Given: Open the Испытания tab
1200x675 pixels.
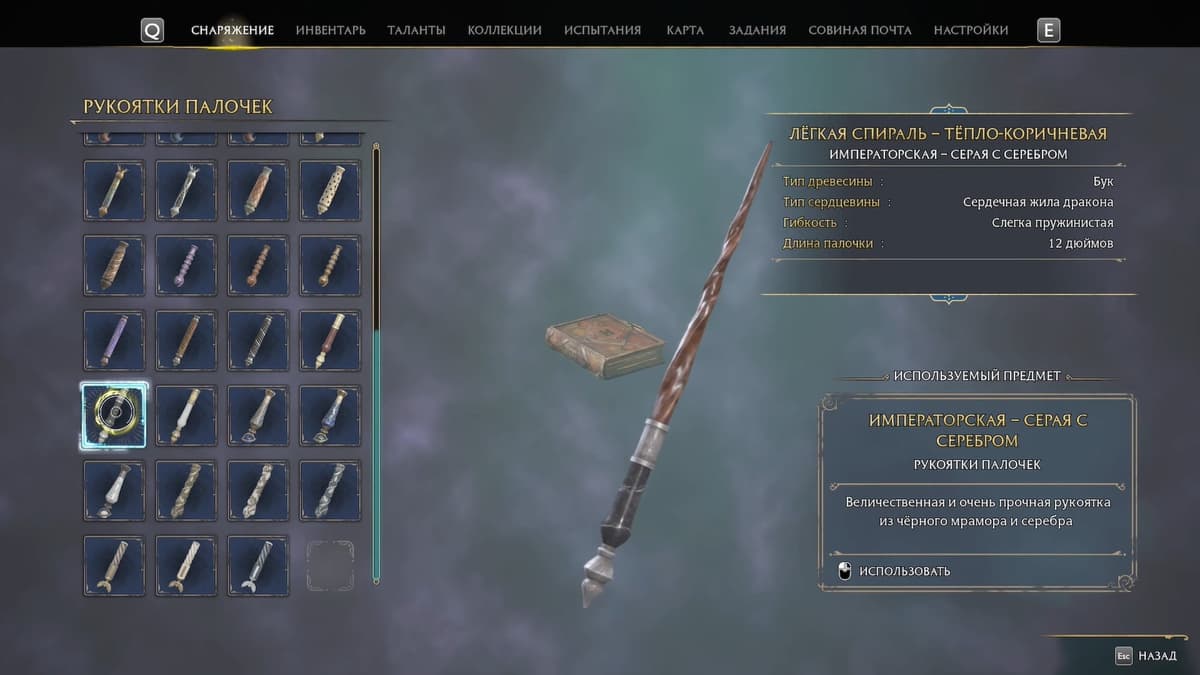Looking at the screenshot, I should [602, 30].
